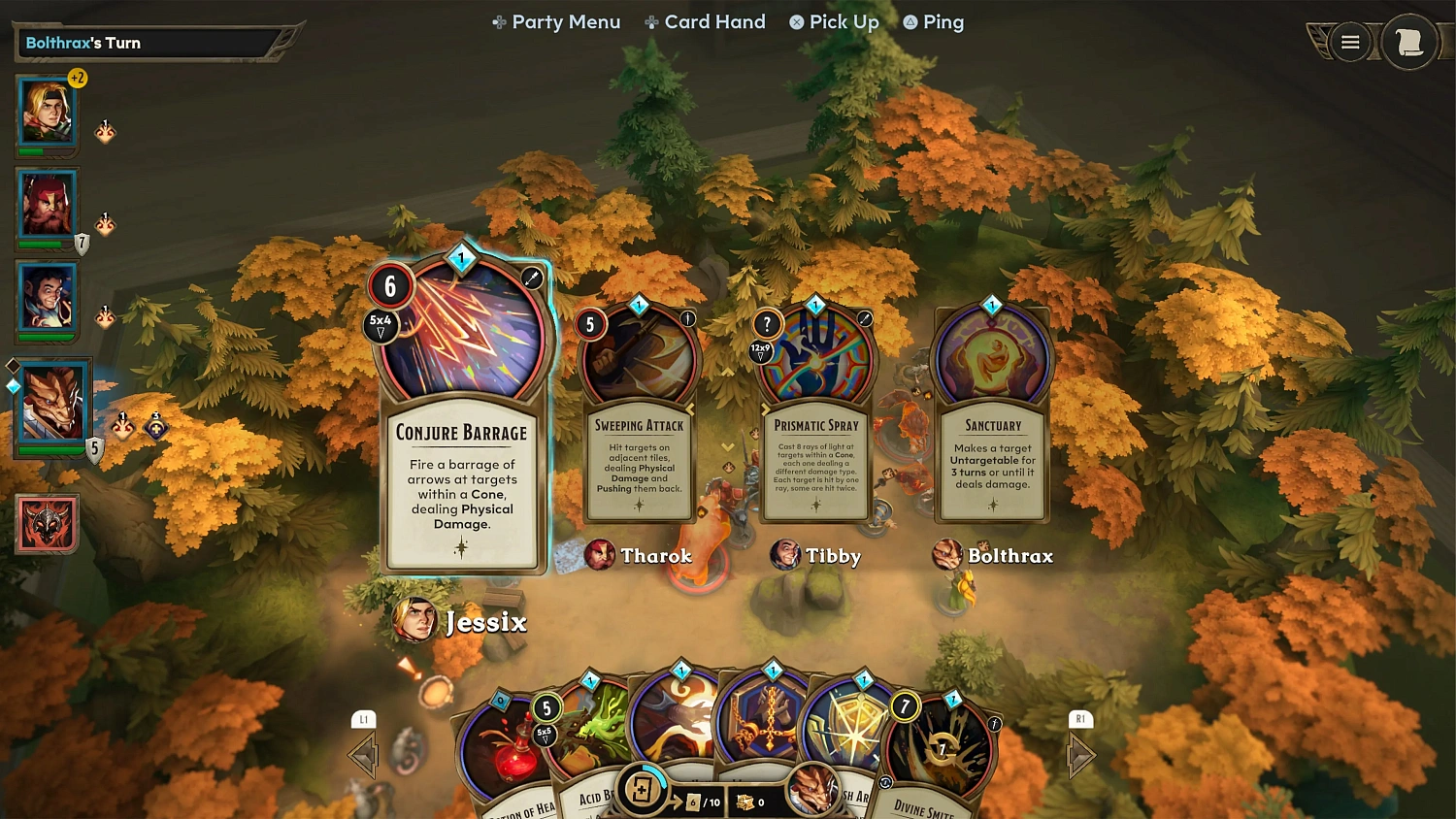Click the shield badge showing 7 on the dwarf portrait
The height and width of the screenshot is (819, 1456).
82,242
